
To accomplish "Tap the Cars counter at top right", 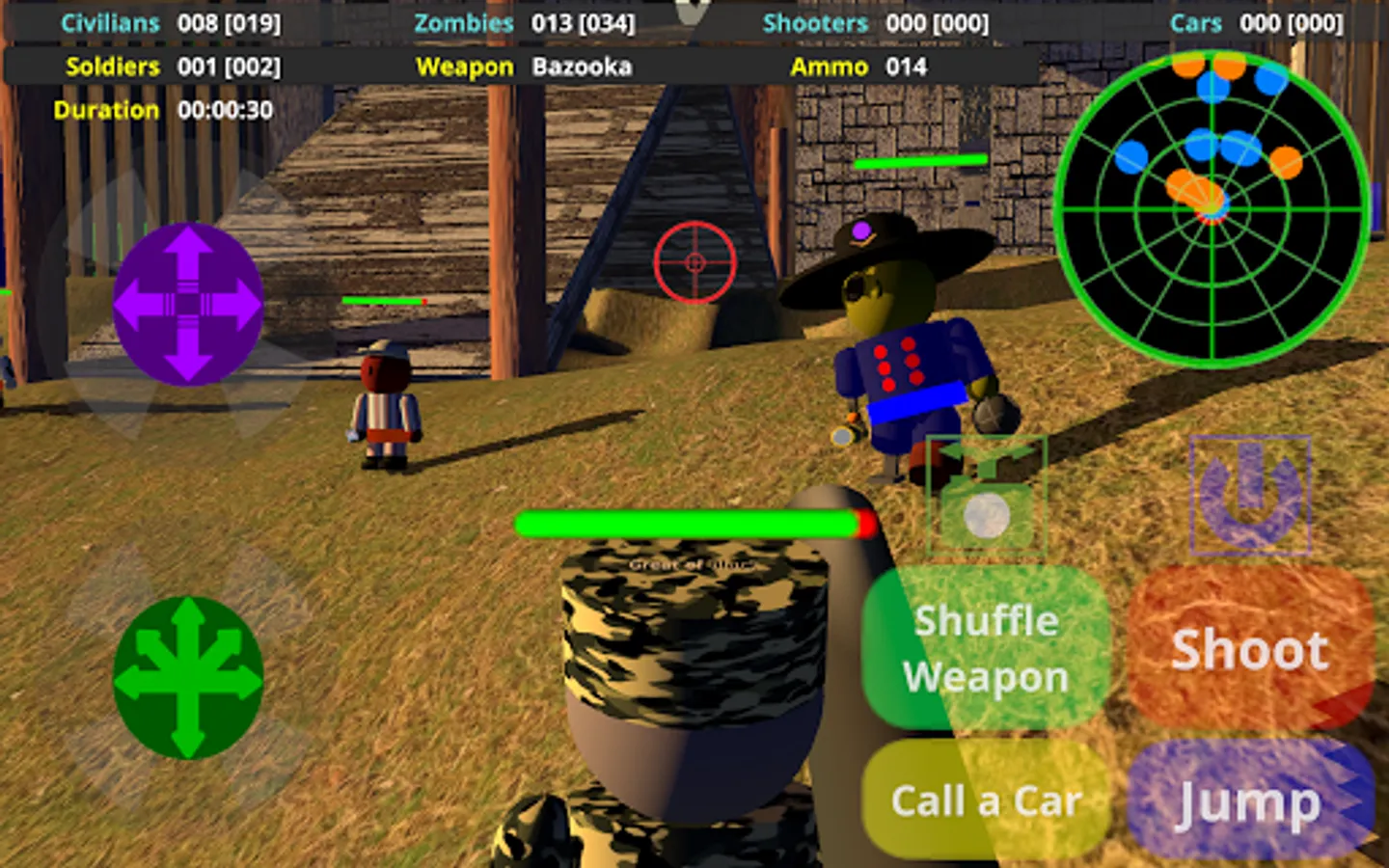I will pos(1254,23).
